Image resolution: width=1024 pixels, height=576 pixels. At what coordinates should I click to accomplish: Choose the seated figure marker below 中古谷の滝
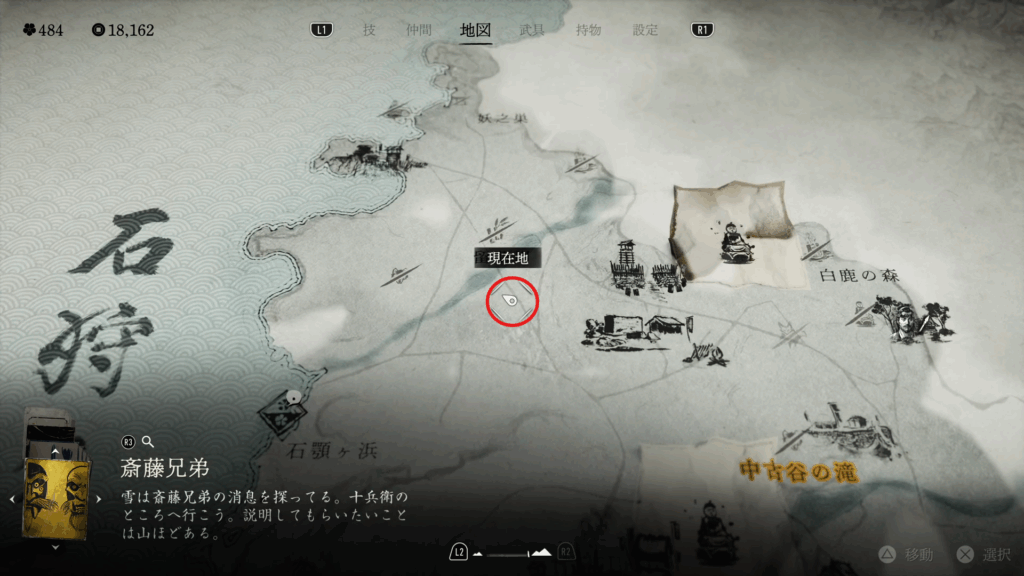pyautogui.click(x=715, y=532)
